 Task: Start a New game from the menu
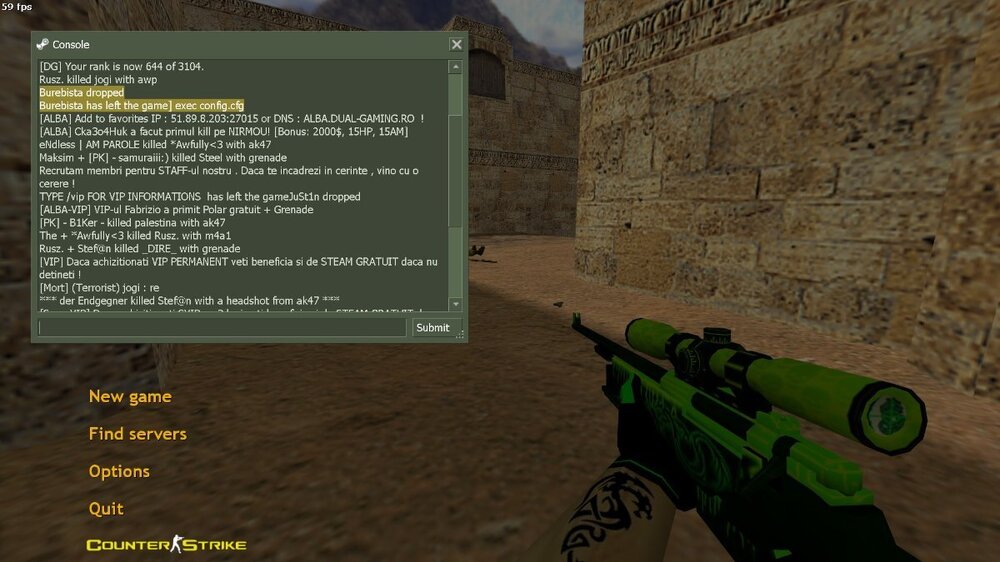tap(130, 397)
